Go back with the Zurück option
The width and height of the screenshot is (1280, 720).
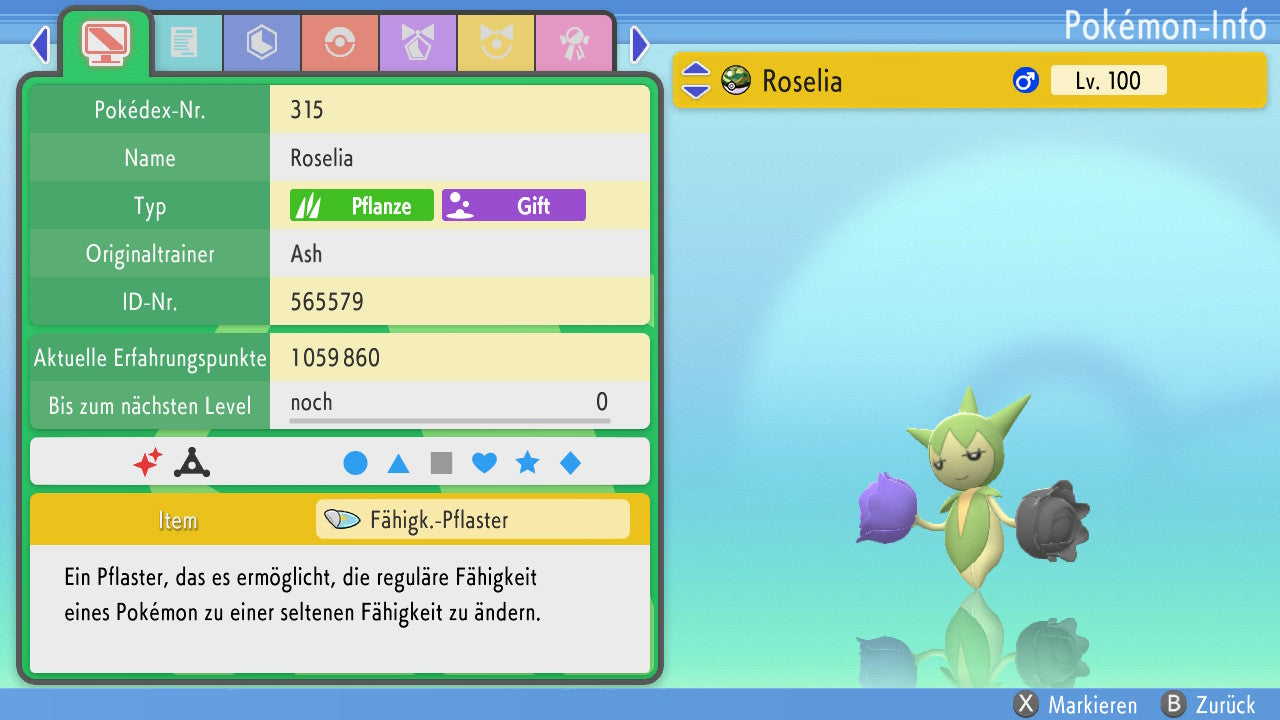click(x=1208, y=704)
